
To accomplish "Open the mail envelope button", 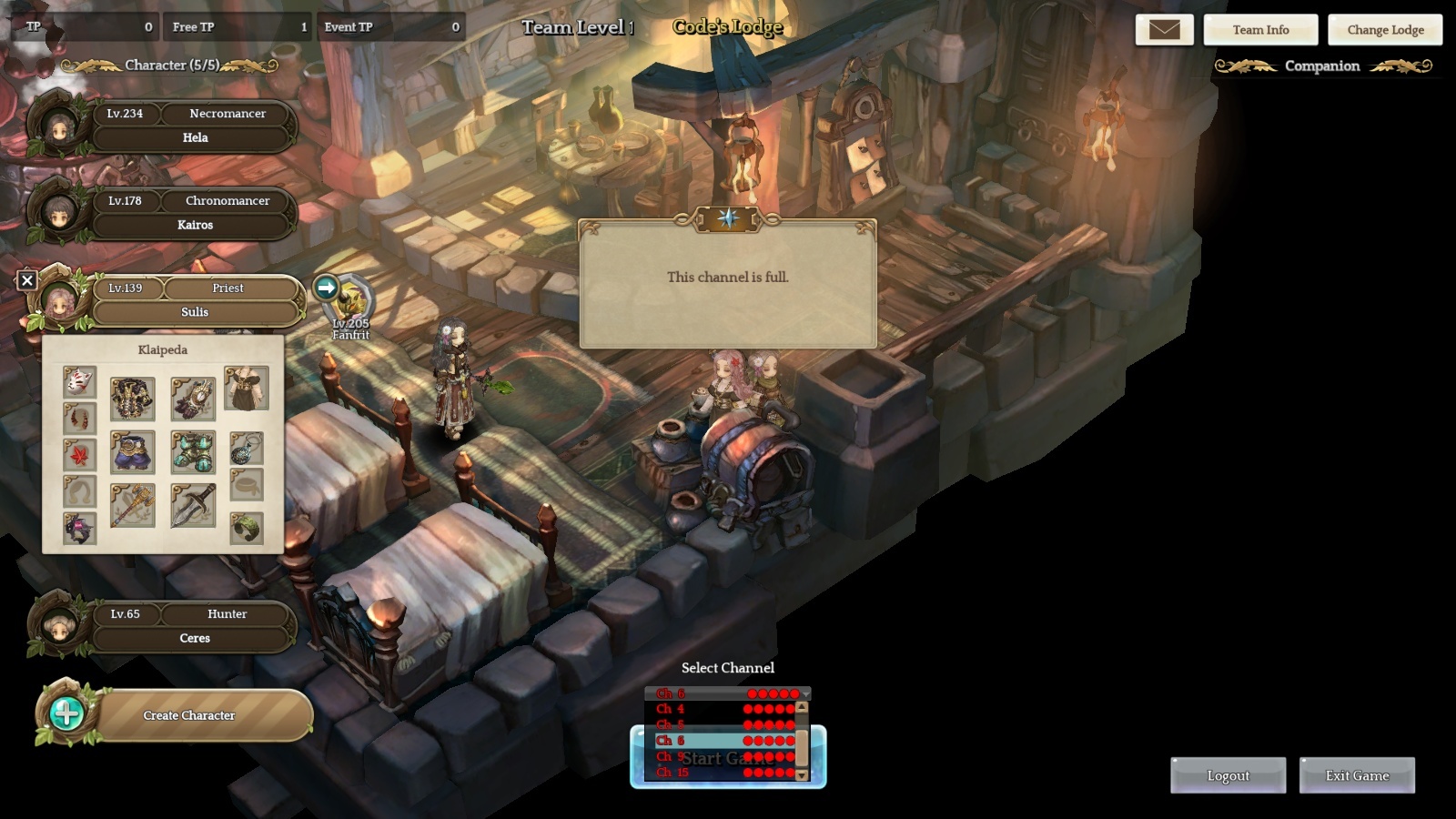I will coord(1164,30).
